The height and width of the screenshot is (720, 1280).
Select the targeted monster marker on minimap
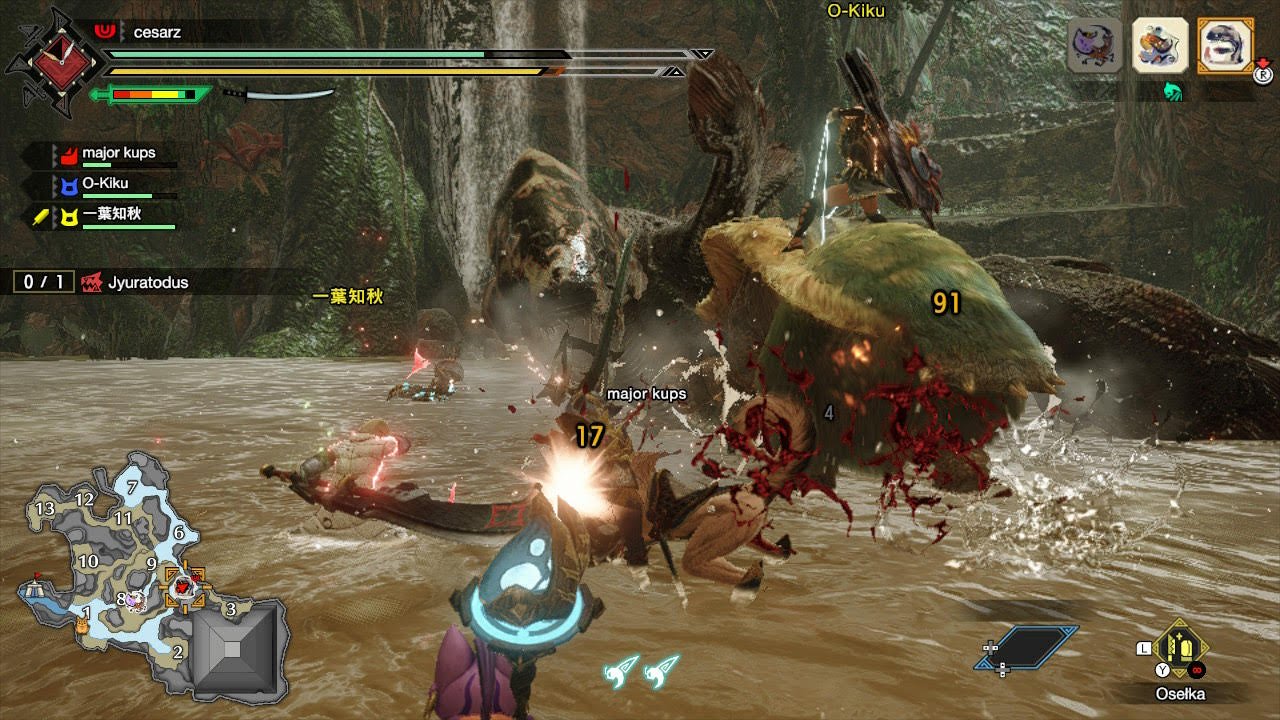click(x=184, y=588)
